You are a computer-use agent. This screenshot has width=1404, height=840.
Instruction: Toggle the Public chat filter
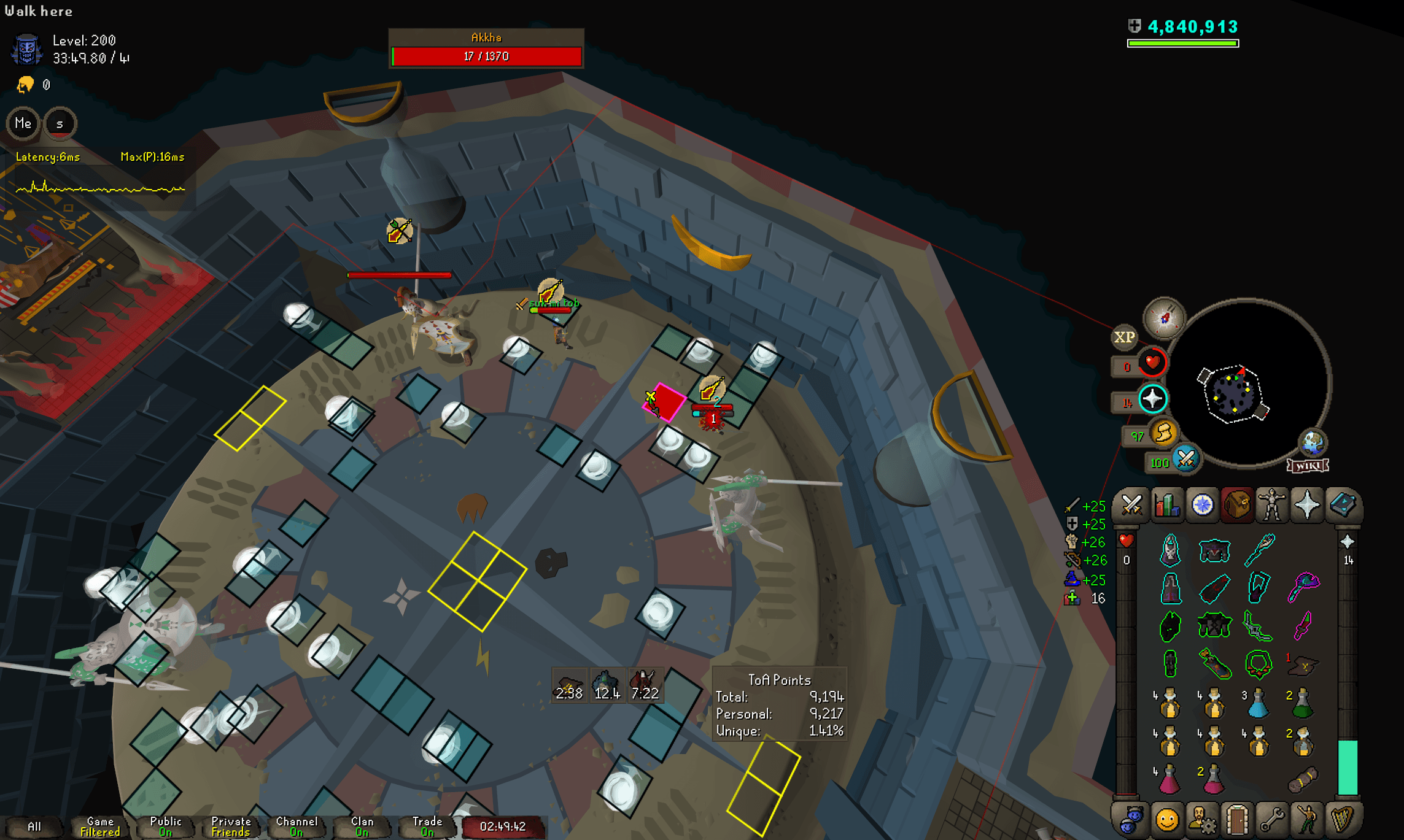(x=165, y=825)
